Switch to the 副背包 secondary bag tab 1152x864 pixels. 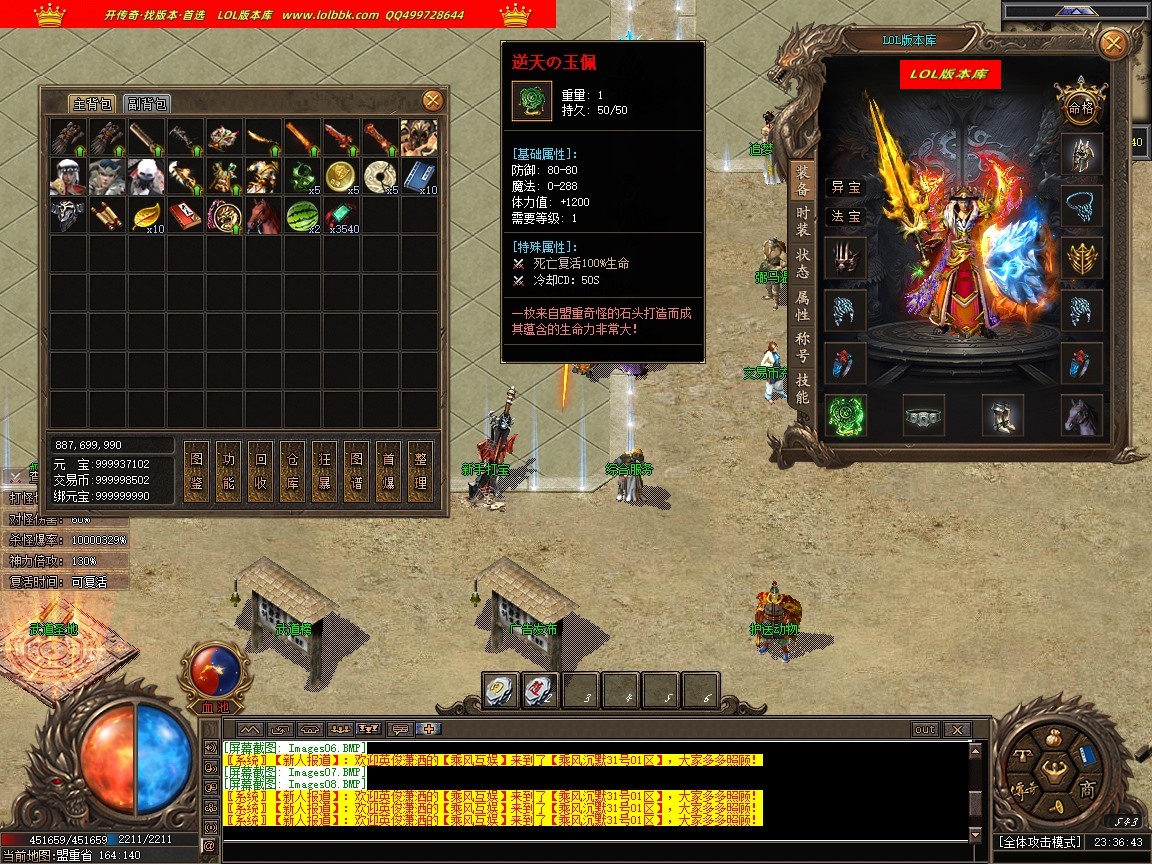click(x=147, y=104)
